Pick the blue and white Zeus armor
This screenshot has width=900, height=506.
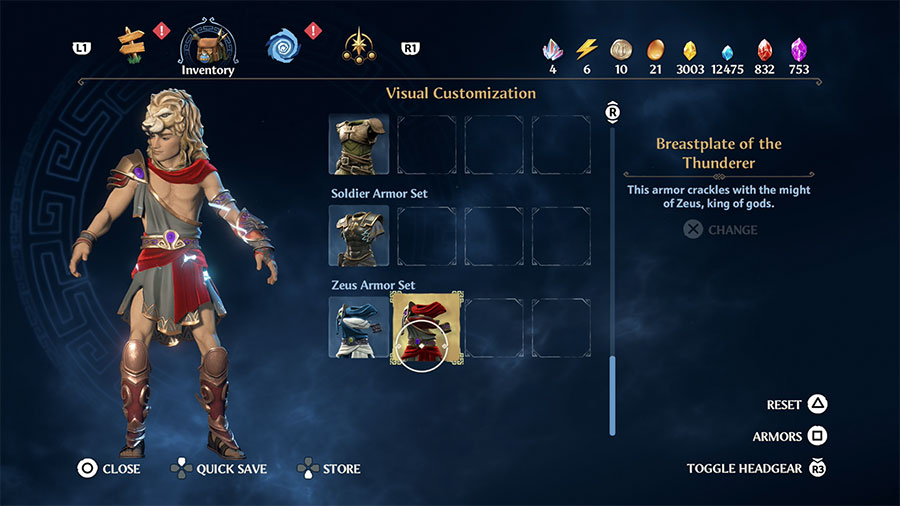(x=359, y=327)
